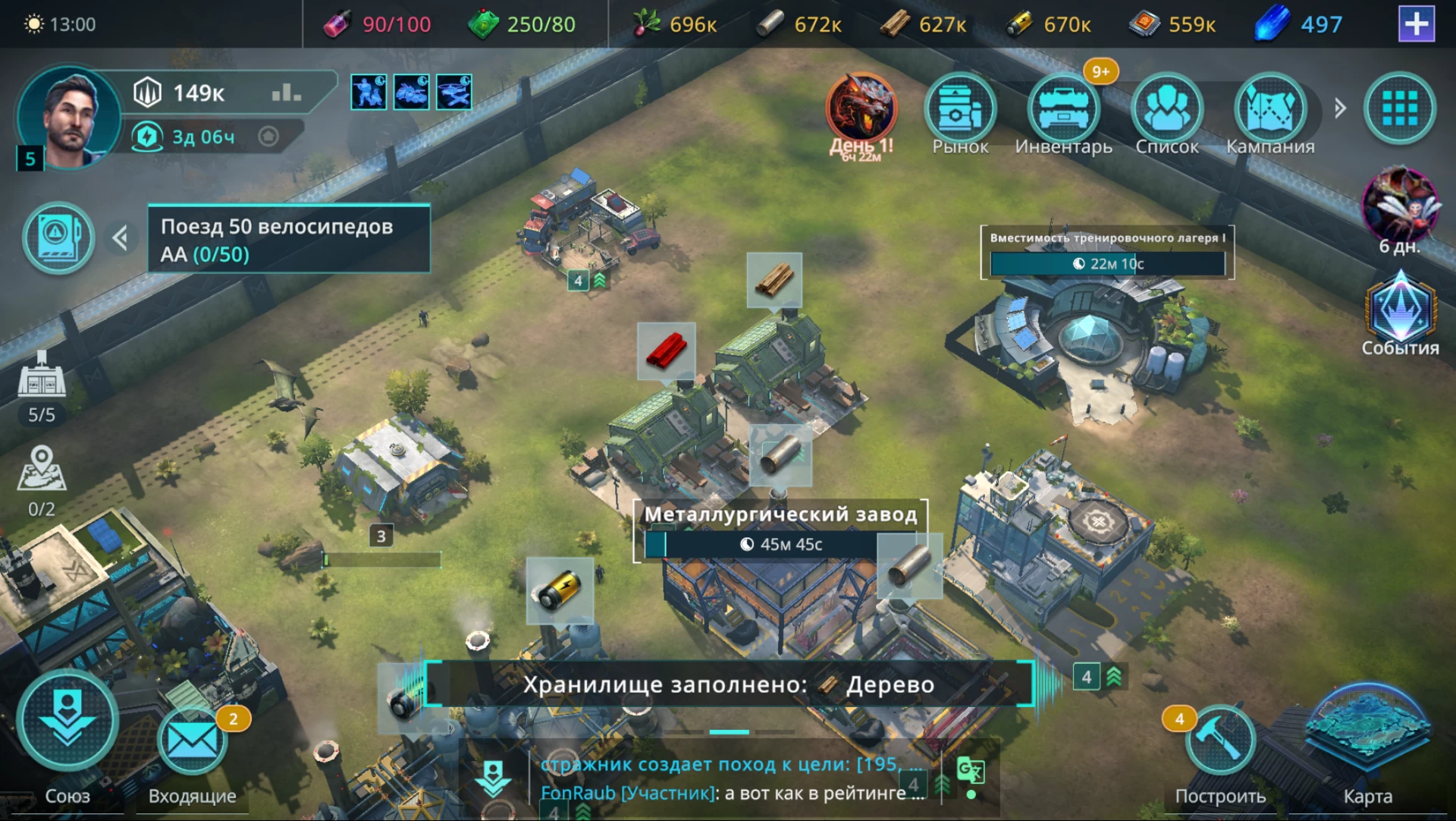Select the bicycle training quest banner
Image resolution: width=1456 pixels, height=821 pixels.
289,239
